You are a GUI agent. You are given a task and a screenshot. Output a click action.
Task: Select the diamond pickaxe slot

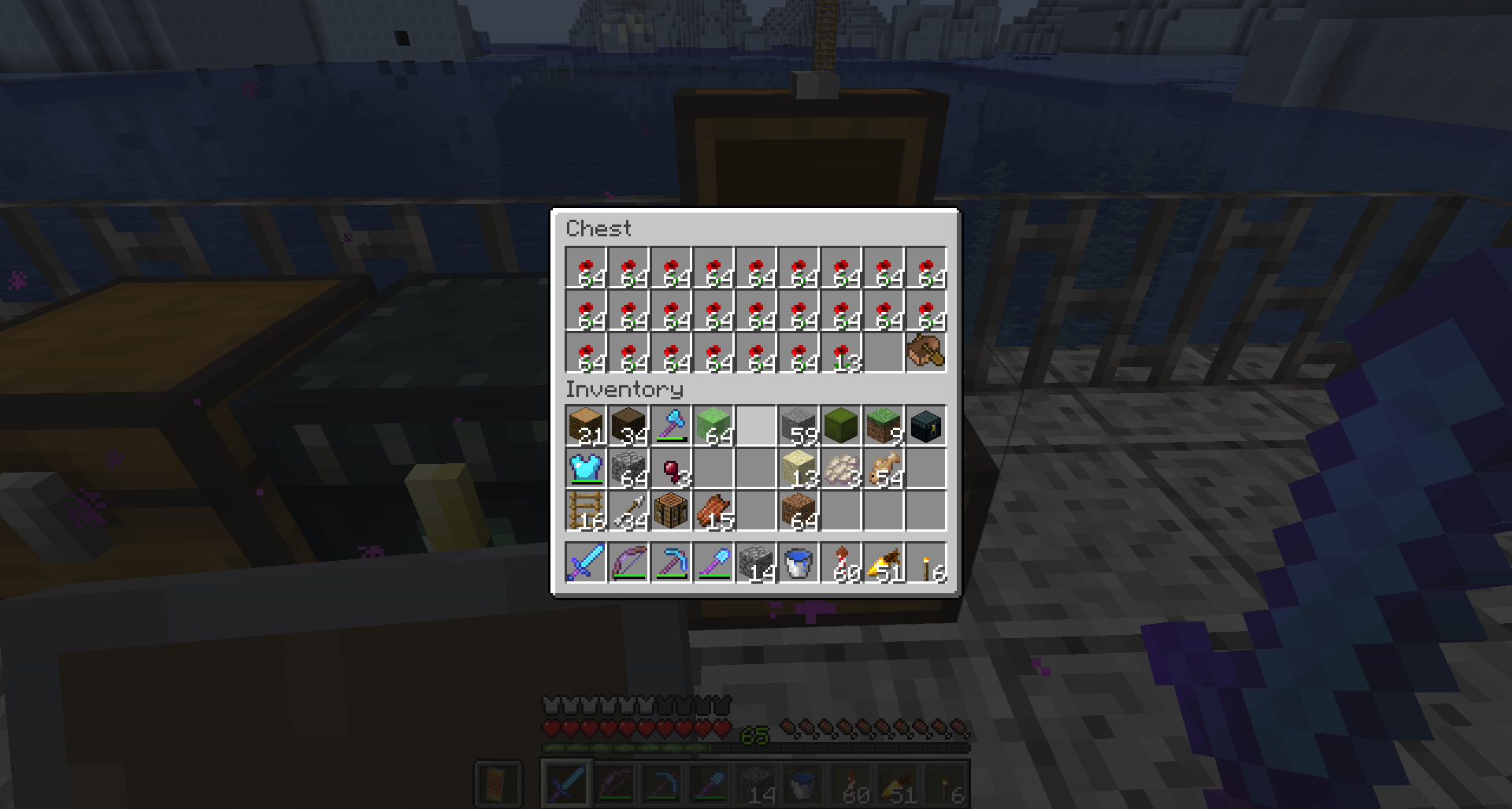[x=671, y=563]
